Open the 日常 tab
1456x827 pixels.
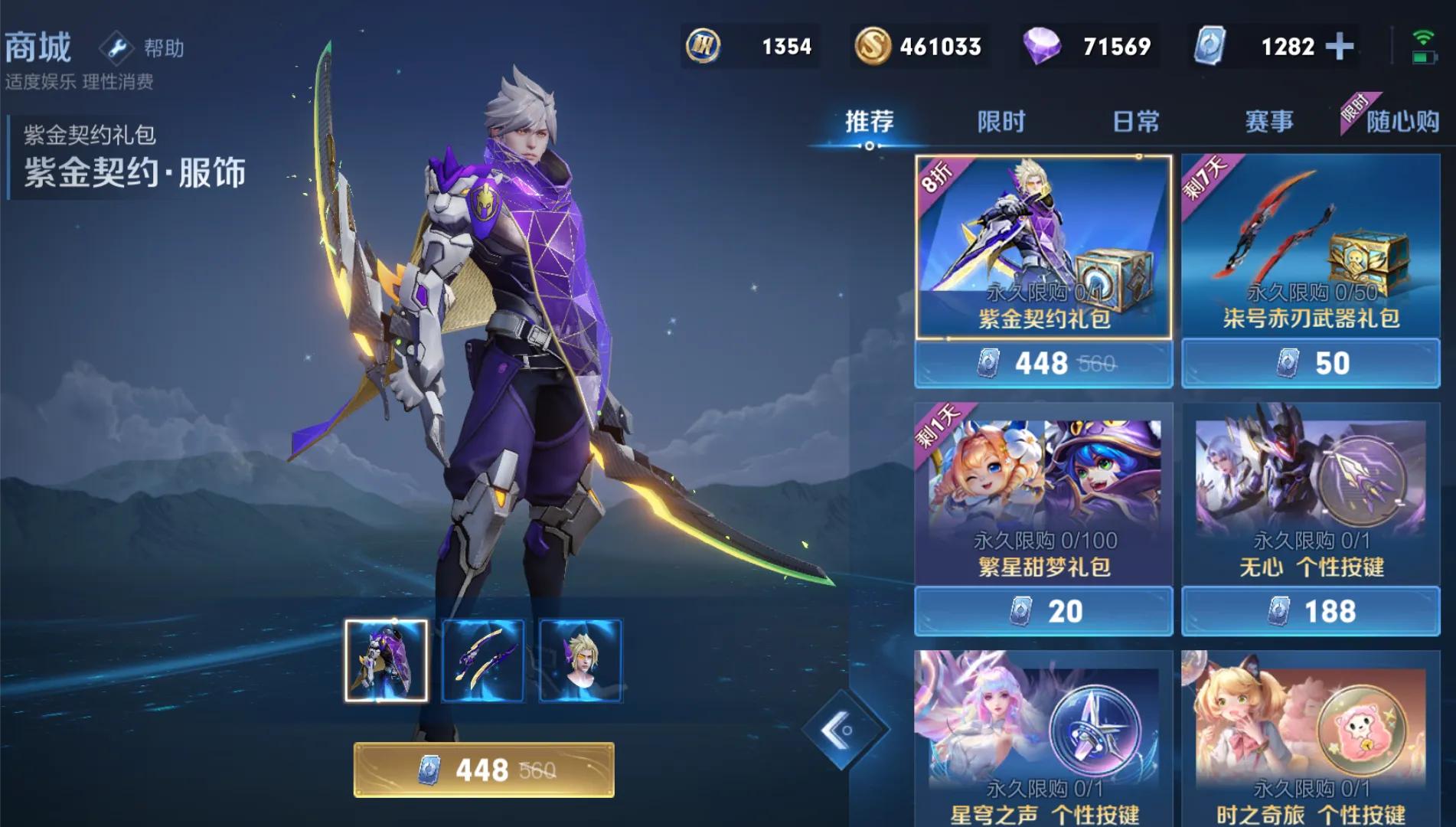pyautogui.click(x=1138, y=120)
